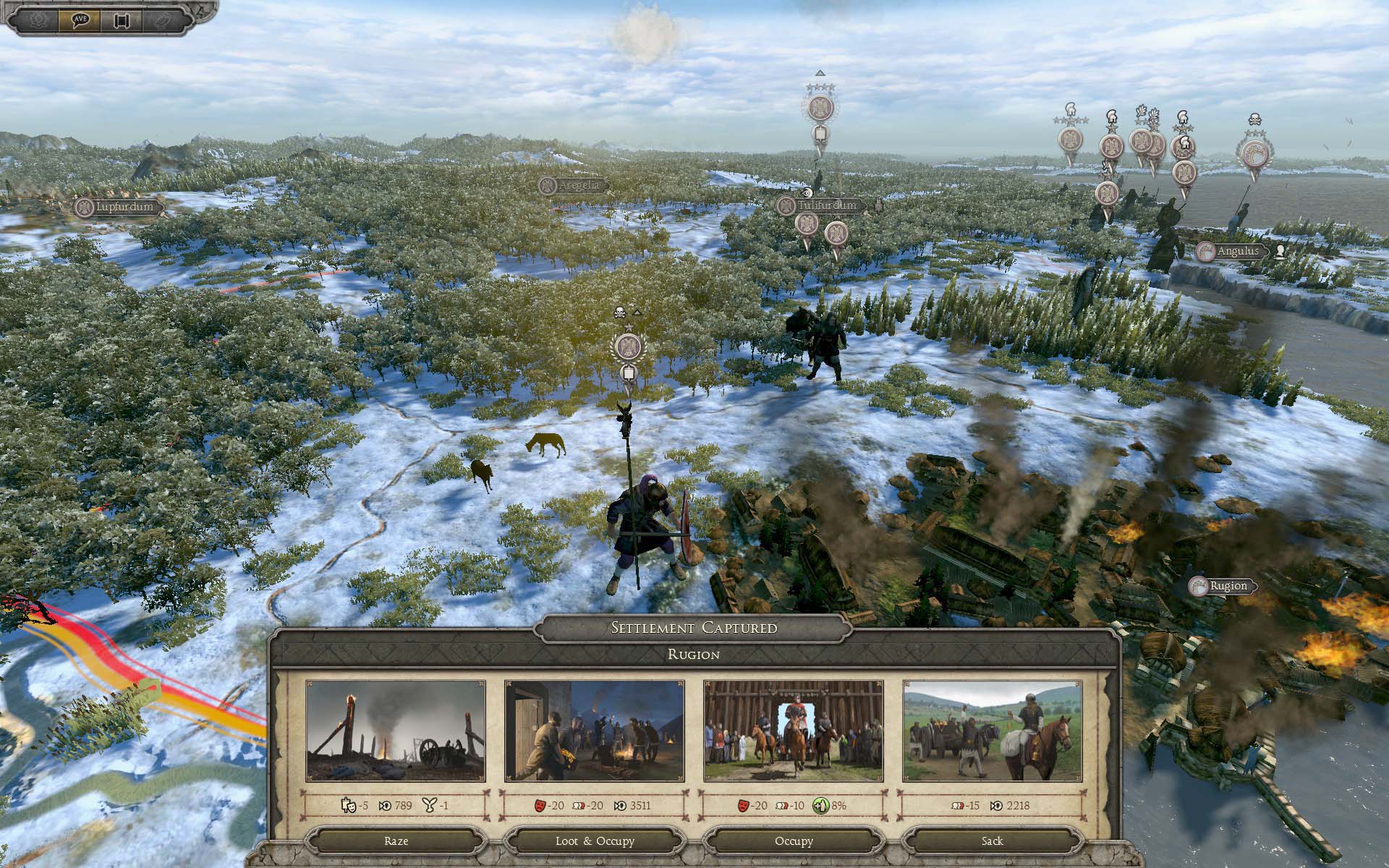Click the burning ruins Raze thumbnail
Image resolution: width=1389 pixels, height=868 pixels.
click(x=396, y=731)
